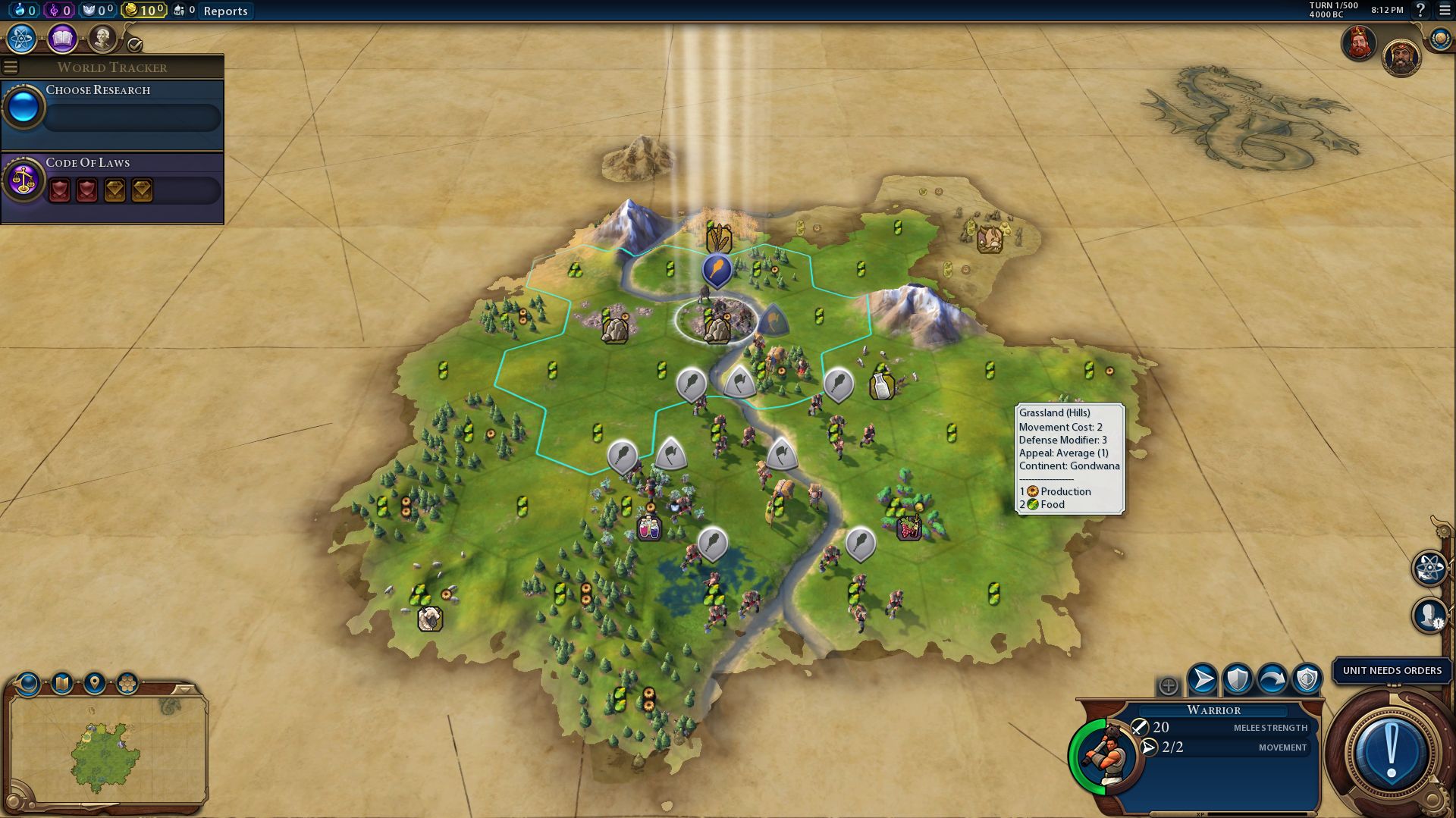View Great People with the portrait icon
The image size is (1456, 818).
[x=102, y=39]
